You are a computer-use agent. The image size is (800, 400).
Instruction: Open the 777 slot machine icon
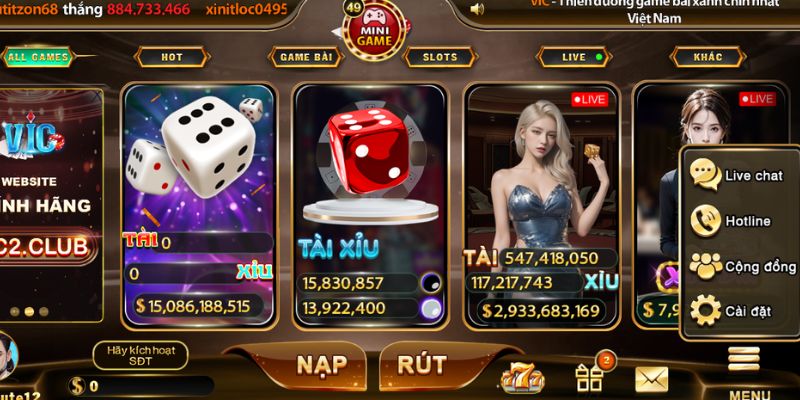pyautogui.click(x=521, y=378)
